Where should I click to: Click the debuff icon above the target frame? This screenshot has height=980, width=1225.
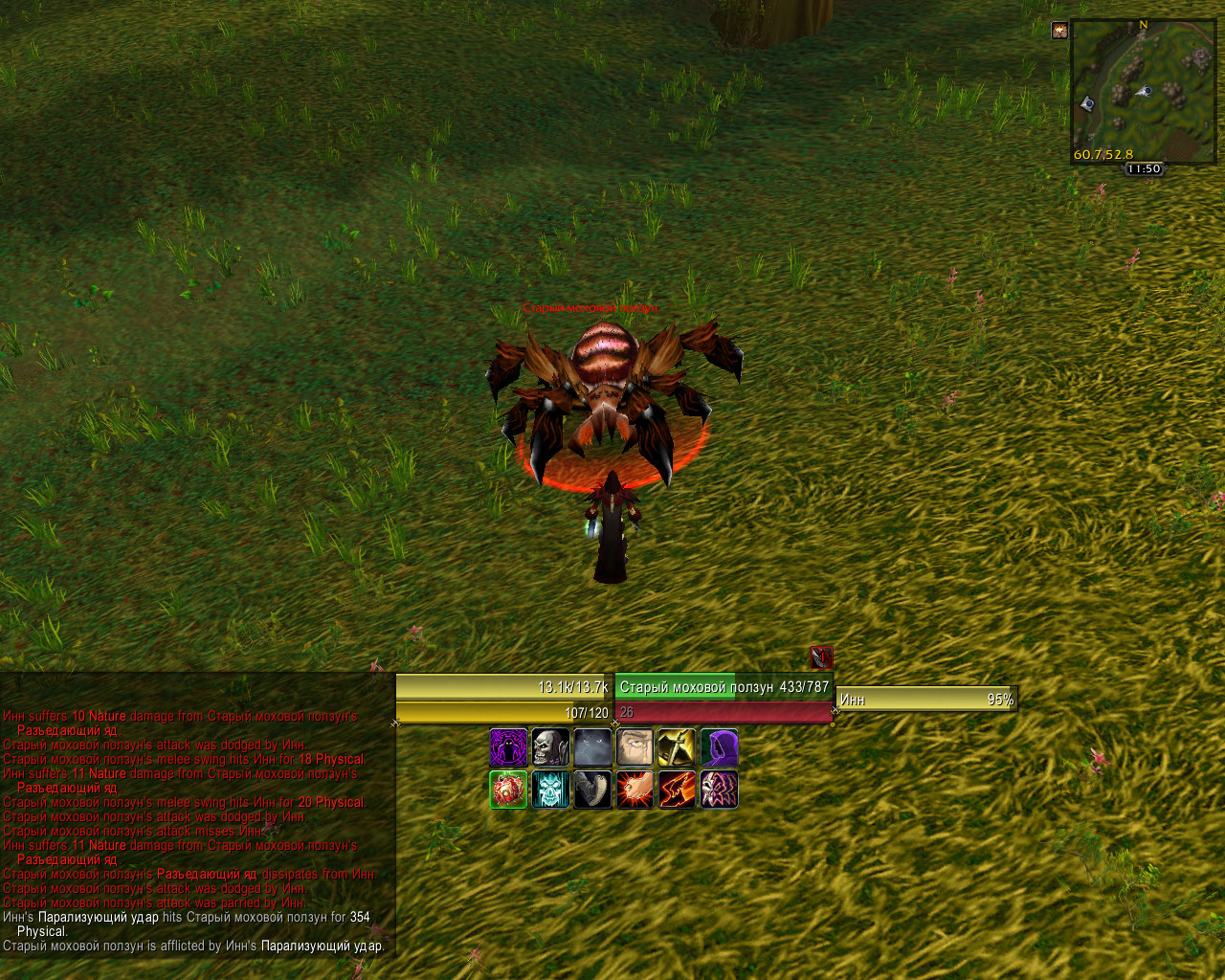pyautogui.click(x=821, y=657)
